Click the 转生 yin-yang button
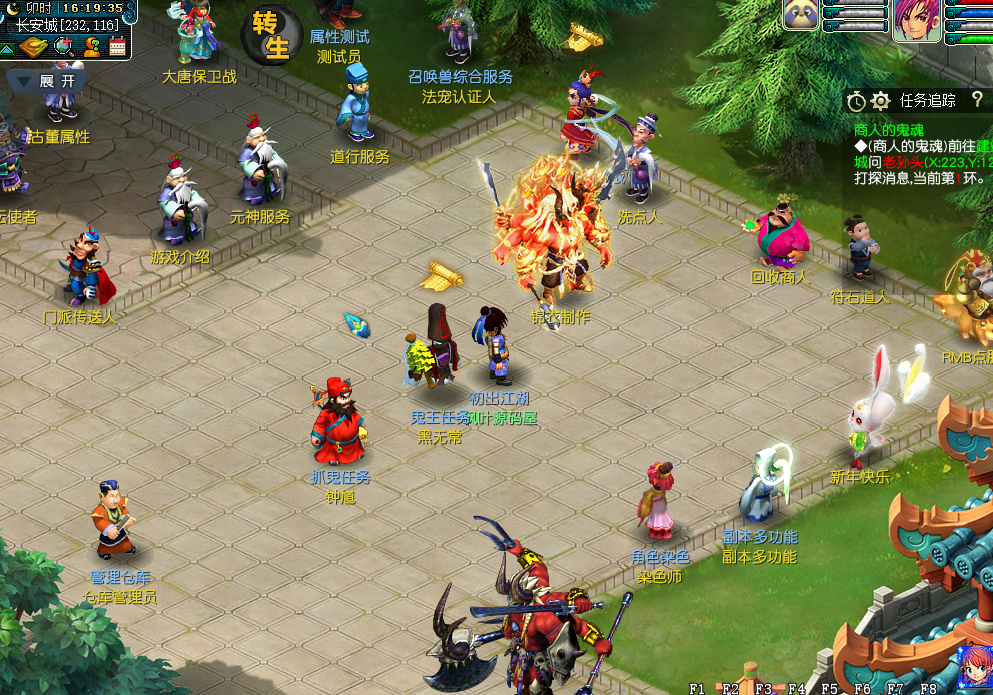 tap(271, 36)
